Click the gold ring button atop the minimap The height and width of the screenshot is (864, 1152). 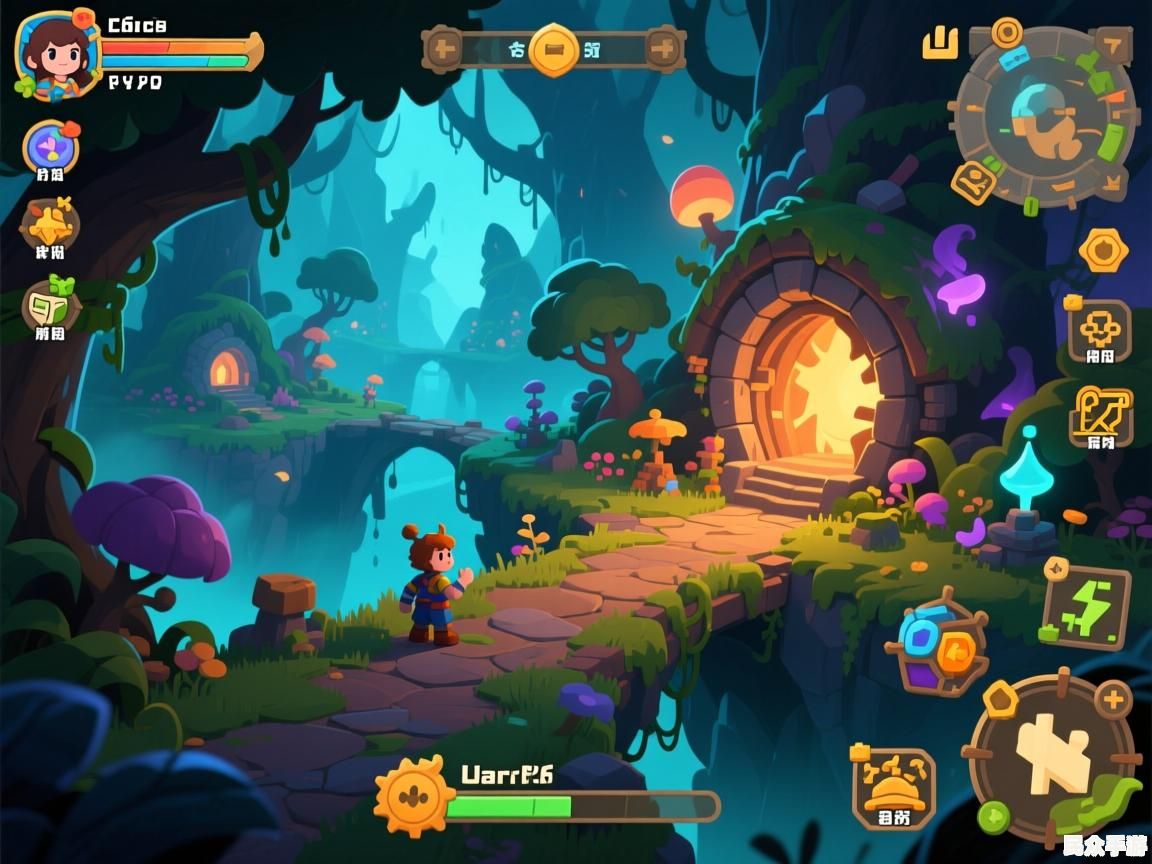tap(1006, 31)
